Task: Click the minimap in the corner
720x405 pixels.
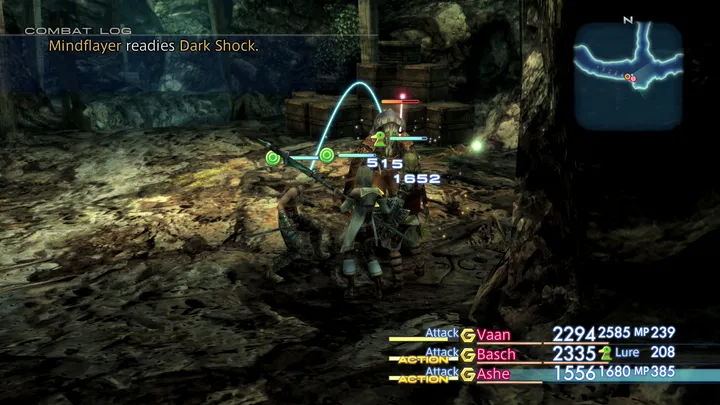Action: tap(628, 76)
